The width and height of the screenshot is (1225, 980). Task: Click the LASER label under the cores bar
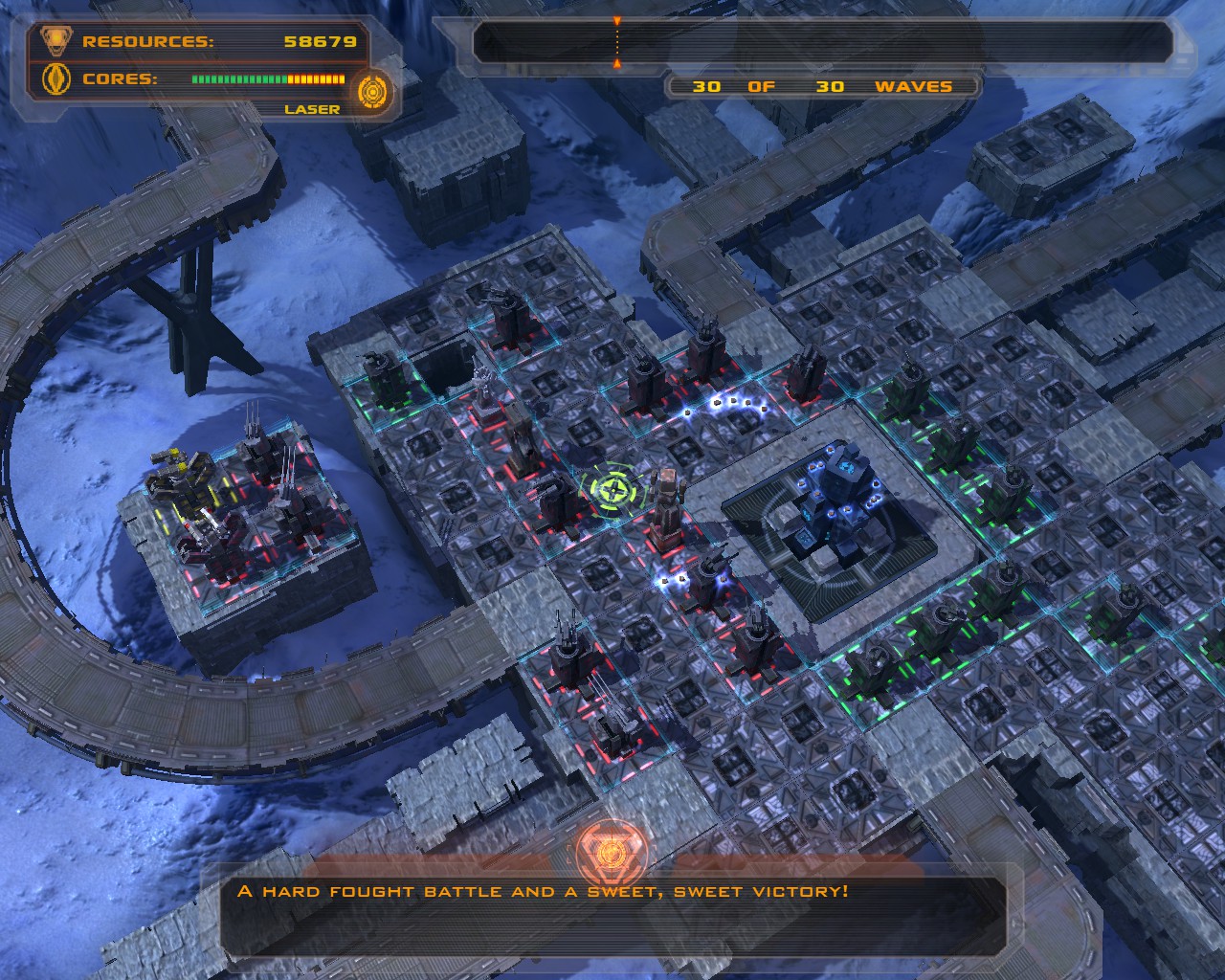[x=311, y=108]
